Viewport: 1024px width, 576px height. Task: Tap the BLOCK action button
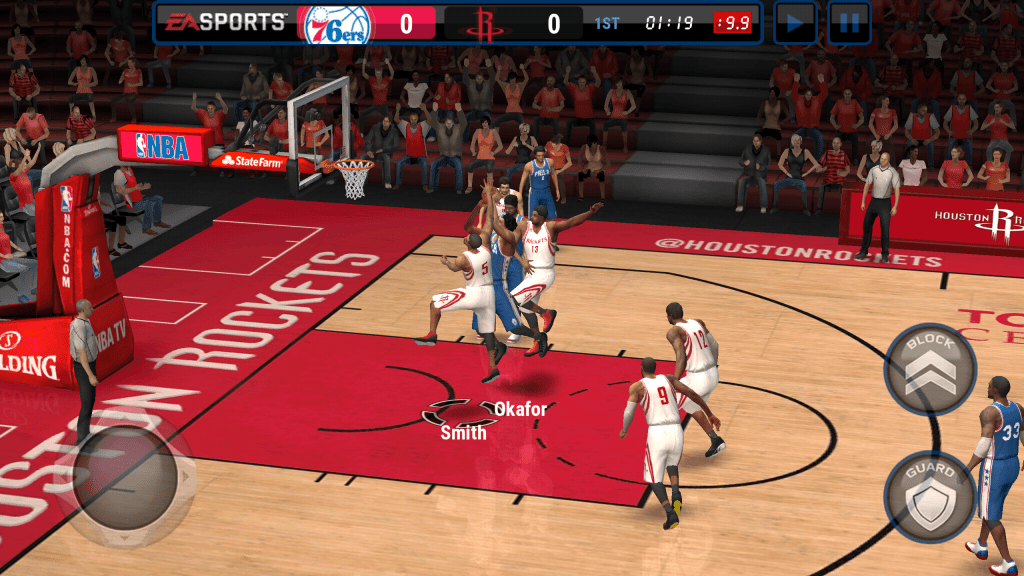click(x=930, y=368)
